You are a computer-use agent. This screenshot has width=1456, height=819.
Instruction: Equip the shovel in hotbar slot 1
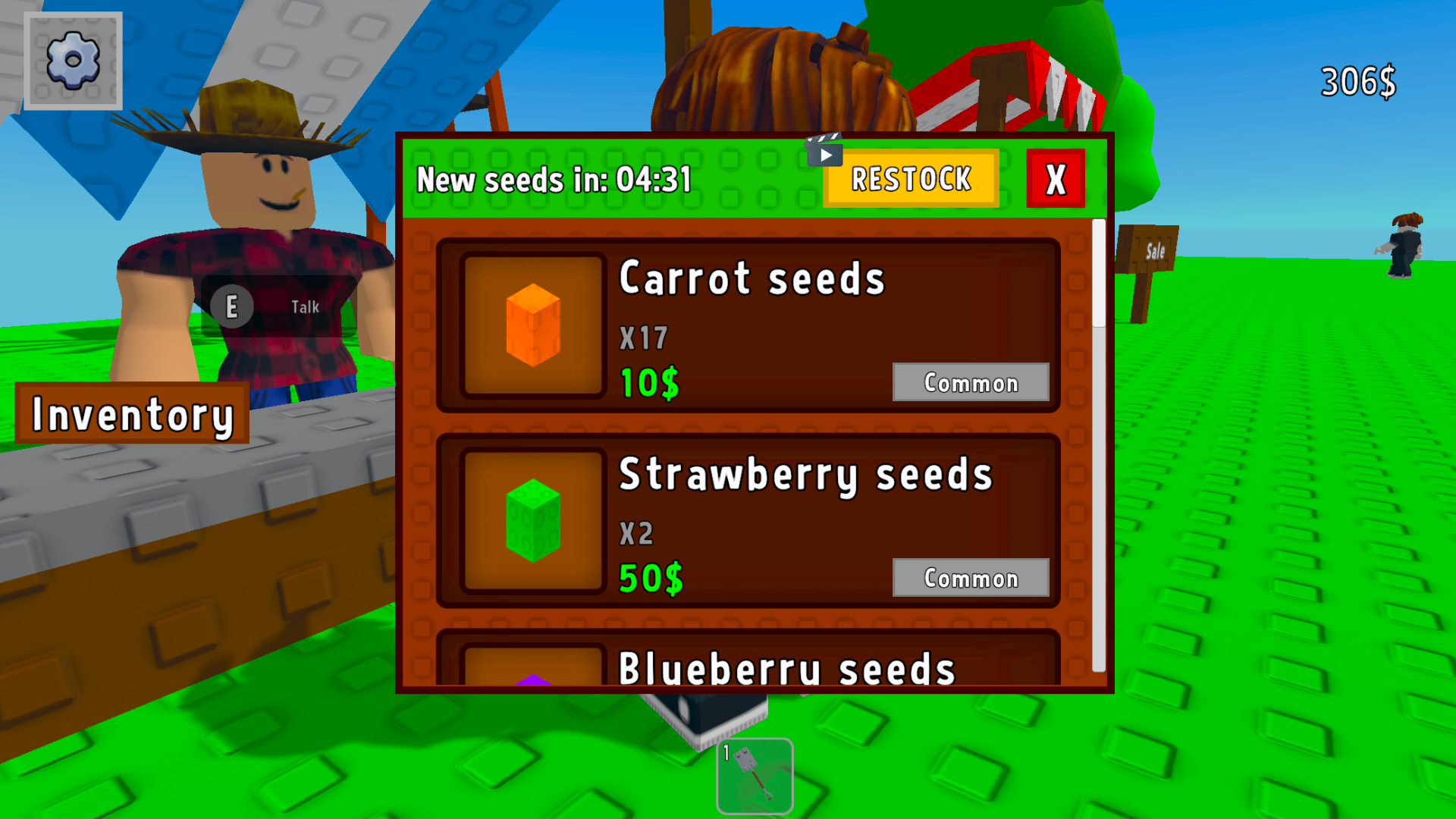[755, 775]
